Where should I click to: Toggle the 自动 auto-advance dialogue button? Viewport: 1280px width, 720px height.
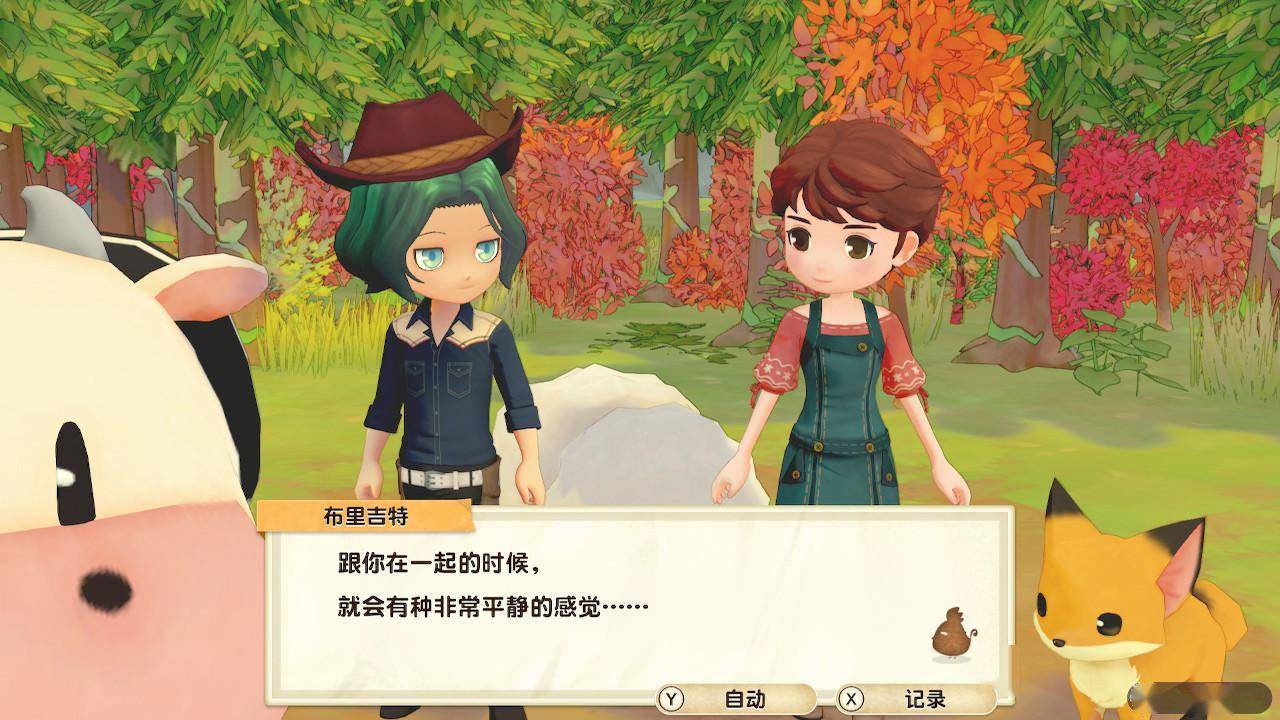(735, 699)
